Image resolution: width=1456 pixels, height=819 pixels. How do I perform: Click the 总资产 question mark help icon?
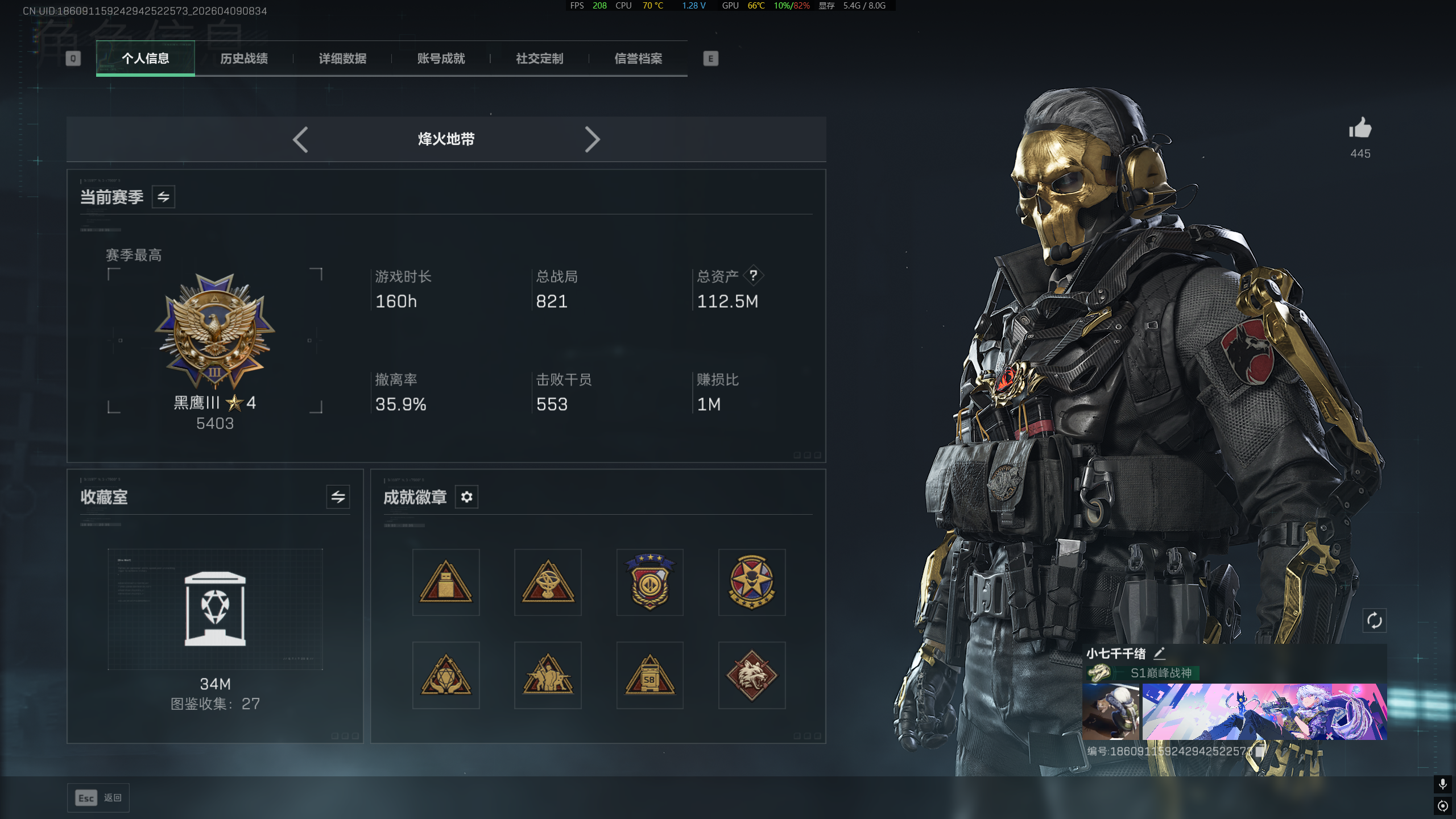coord(753,276)
